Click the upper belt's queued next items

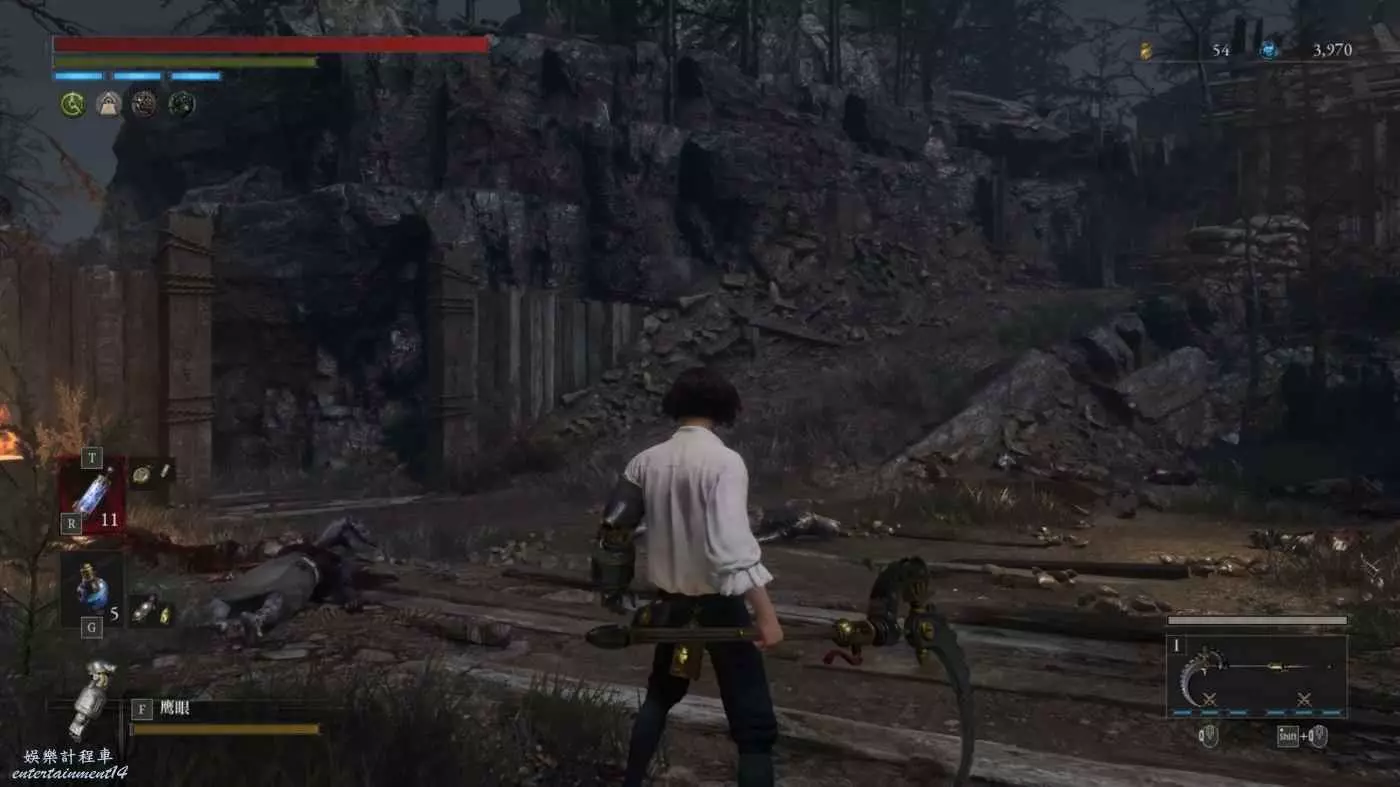pyautogui.click(x=152, y=473)
